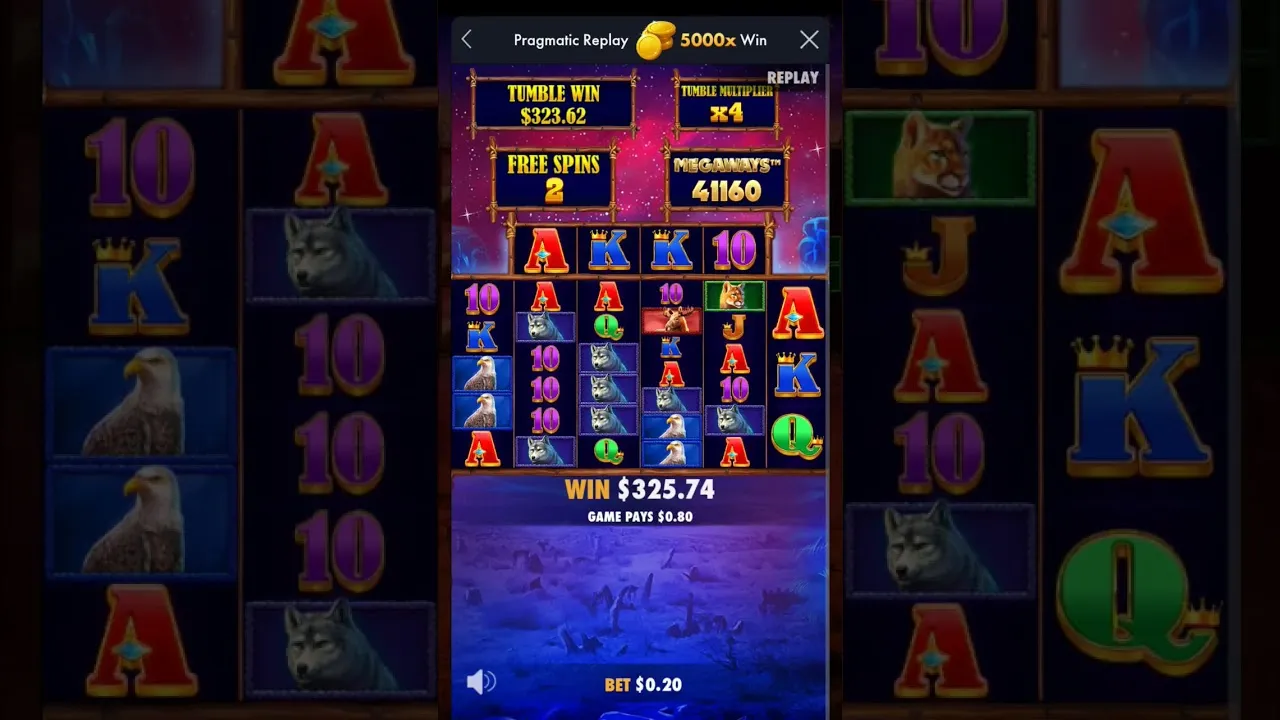Click the back arrow in the replay header
Screen dimensions: 1280x720
467,40
